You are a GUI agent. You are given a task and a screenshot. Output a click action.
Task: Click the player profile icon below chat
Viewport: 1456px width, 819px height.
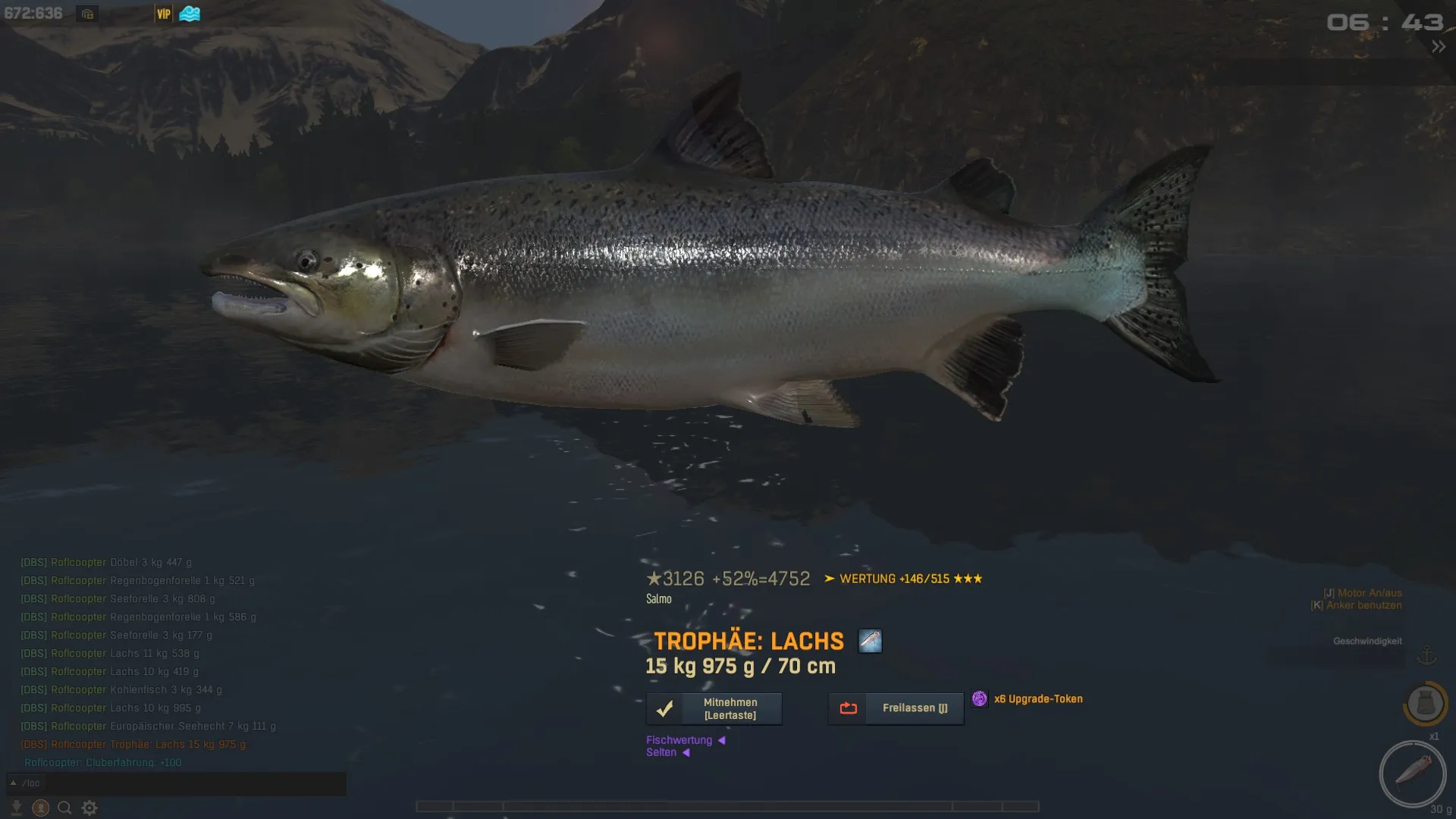[41, 808]
